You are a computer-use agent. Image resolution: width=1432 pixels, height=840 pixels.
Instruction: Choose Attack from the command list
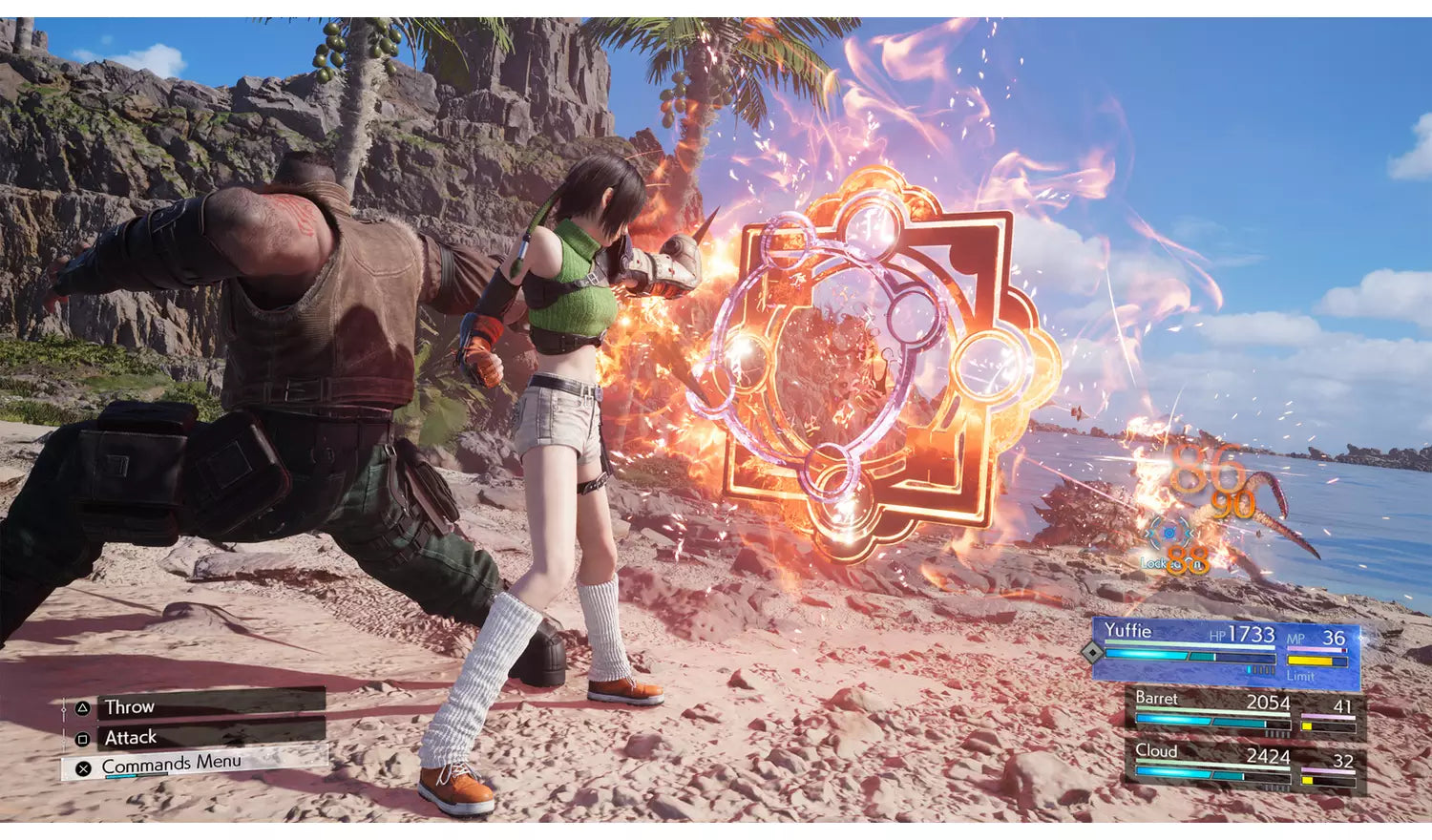[x=132, y=736]
